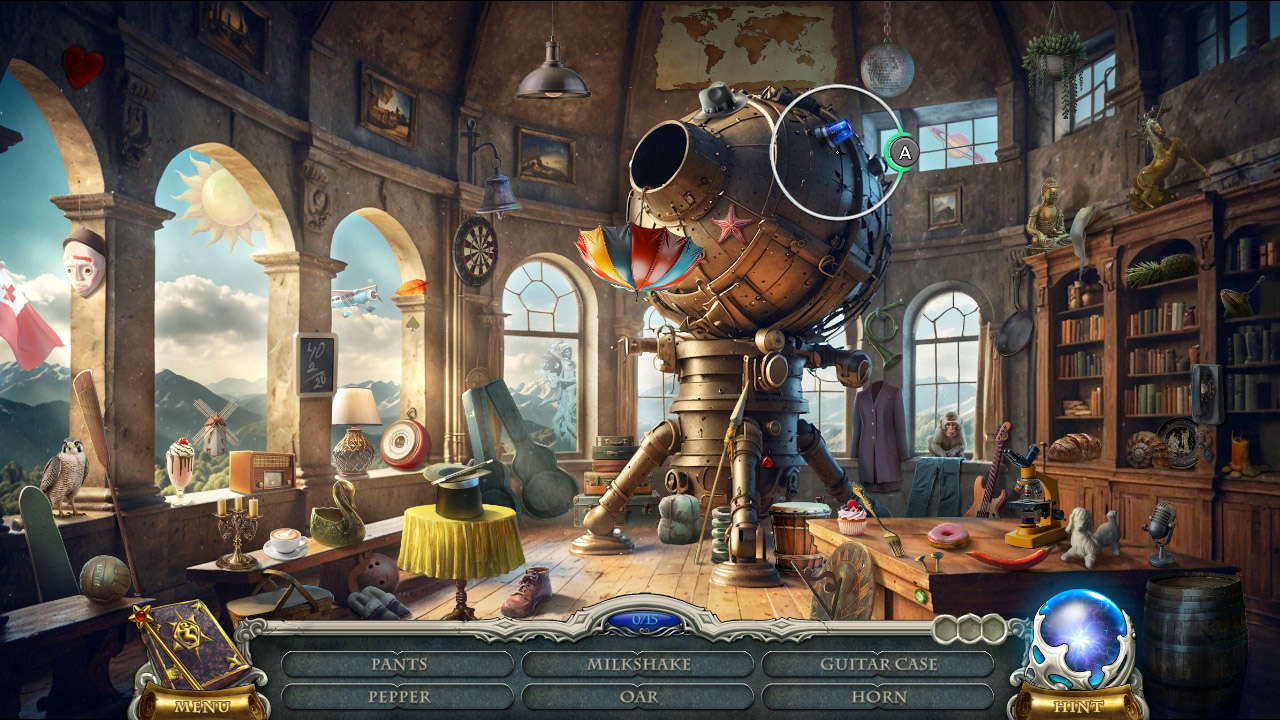
Task: Open the MENU book in the corner
Action: [x=190, y=650]
